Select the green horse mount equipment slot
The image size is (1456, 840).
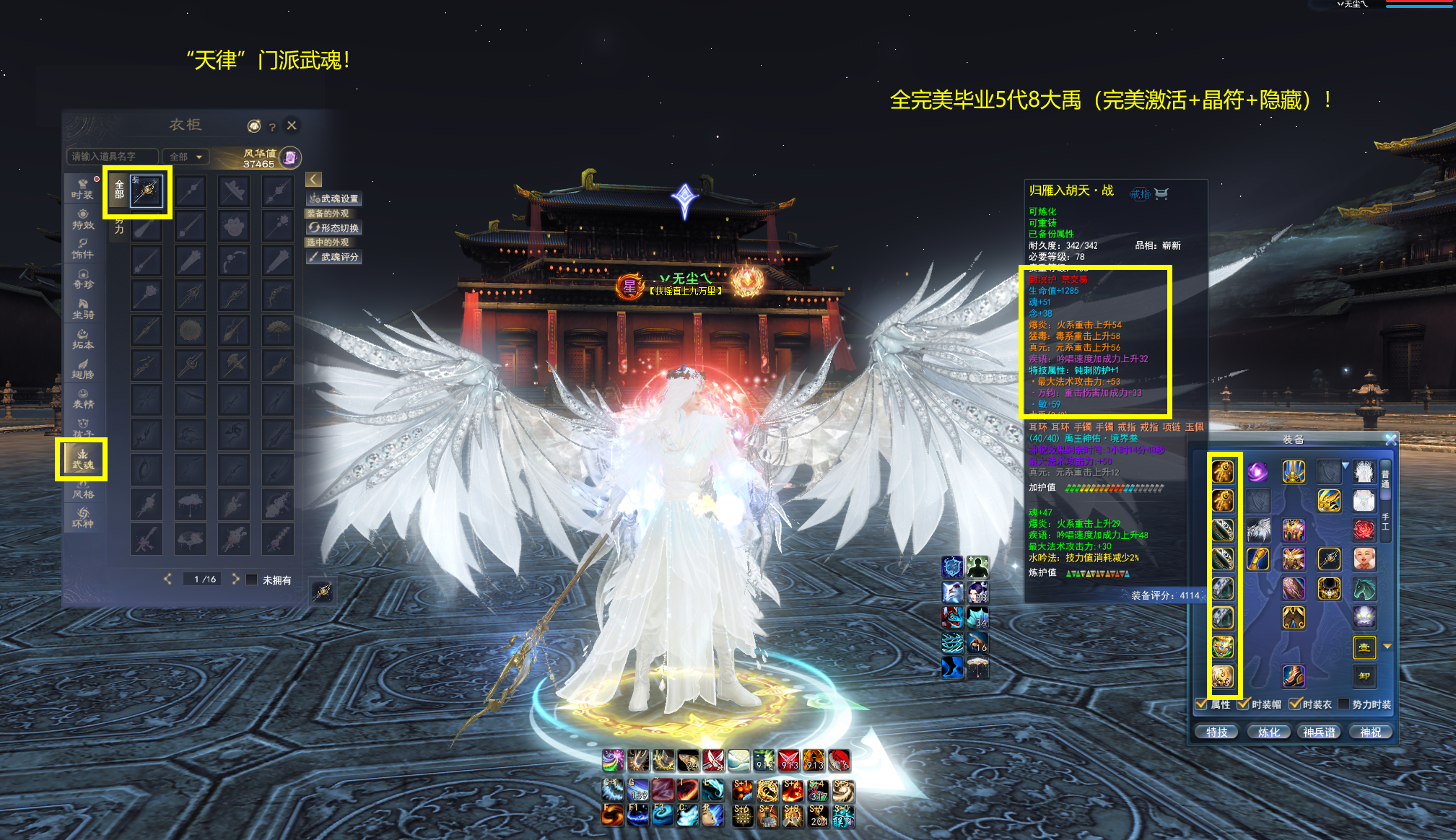(x=1364, y=589)
